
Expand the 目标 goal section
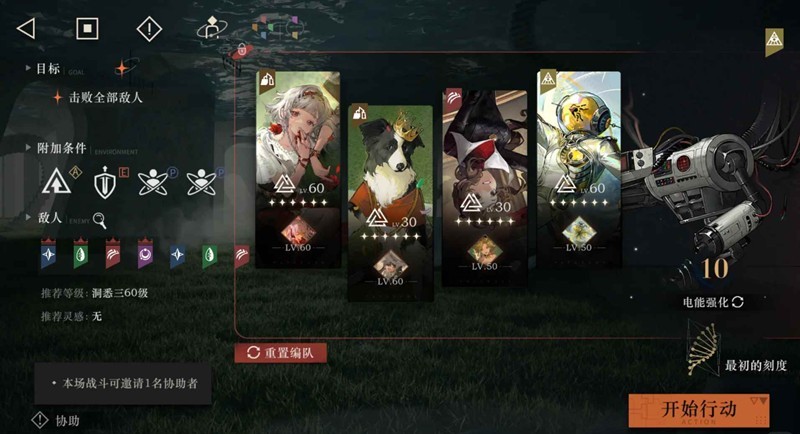tap(28, 69)
